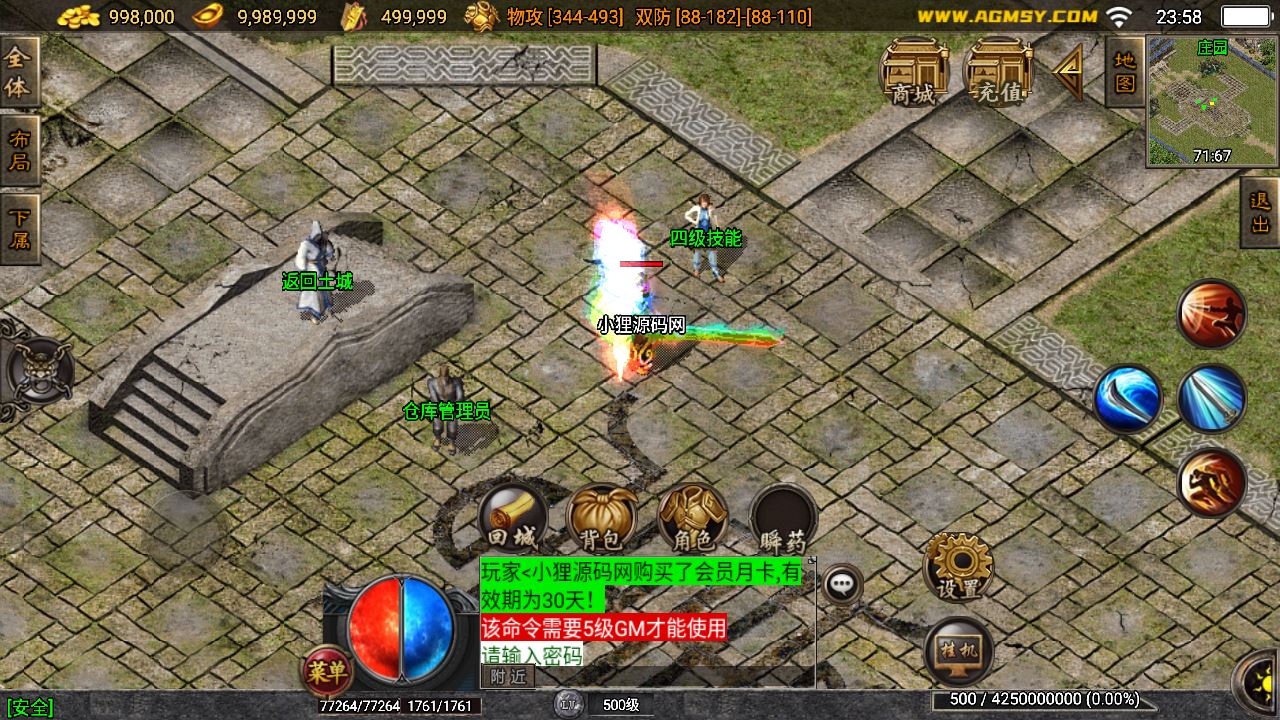Select the 全体 command tab
Screen dimensions: 1280x720
pyautogui.click(x=19, y=73)
